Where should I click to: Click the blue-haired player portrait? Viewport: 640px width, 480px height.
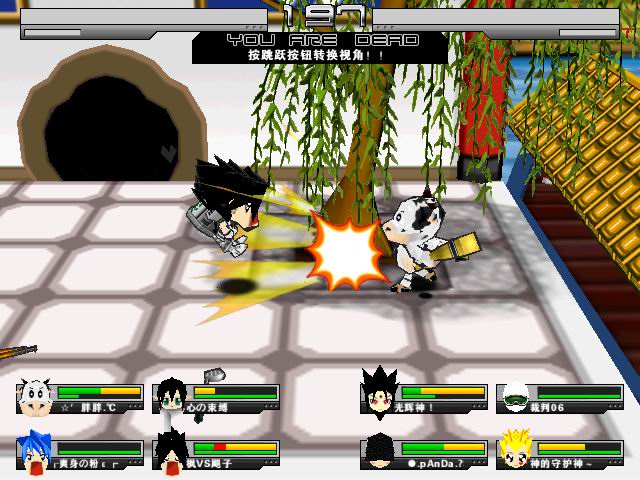(x=35, y=451)
